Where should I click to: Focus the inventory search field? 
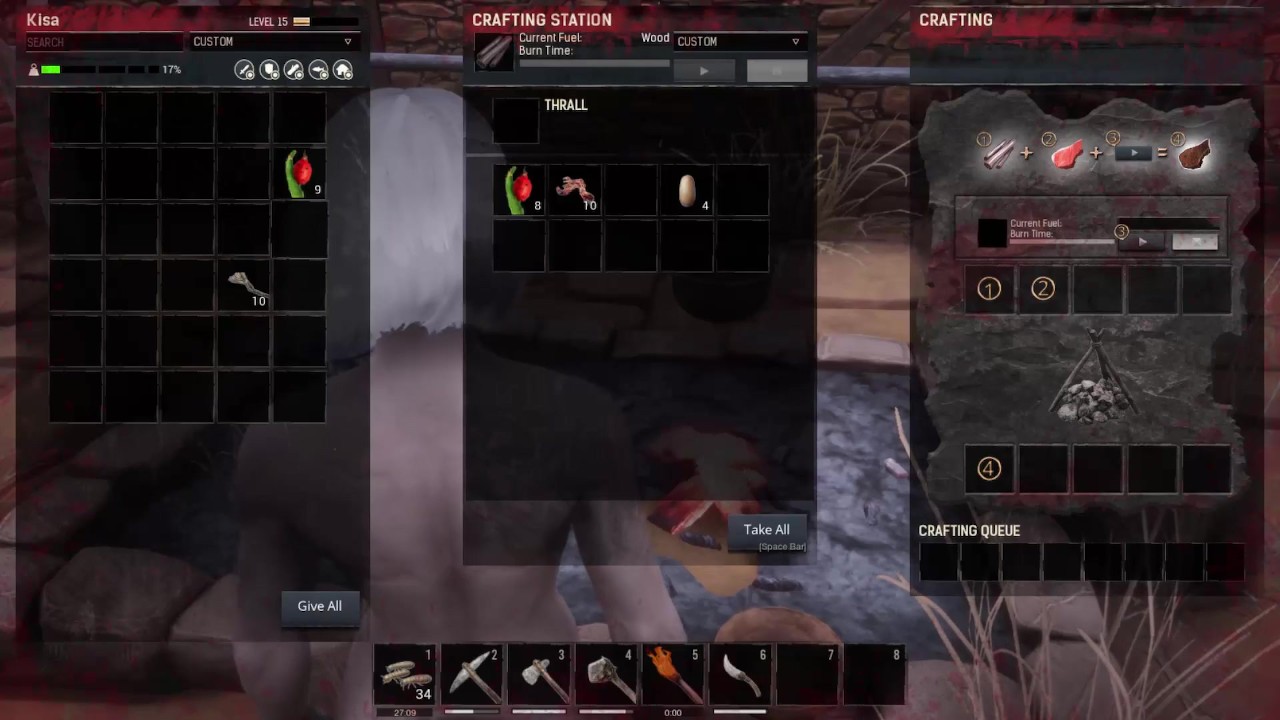point(105,42)
